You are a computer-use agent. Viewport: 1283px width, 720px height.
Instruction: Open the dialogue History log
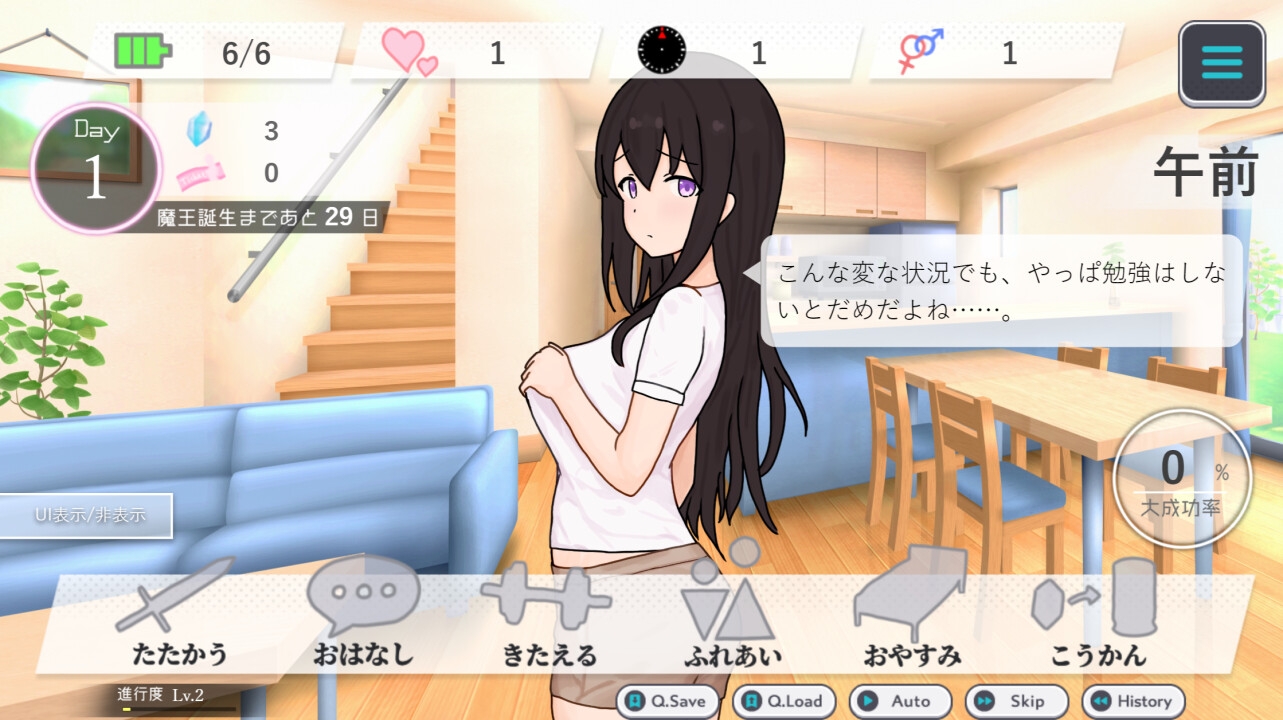[x=1133, y=701]
